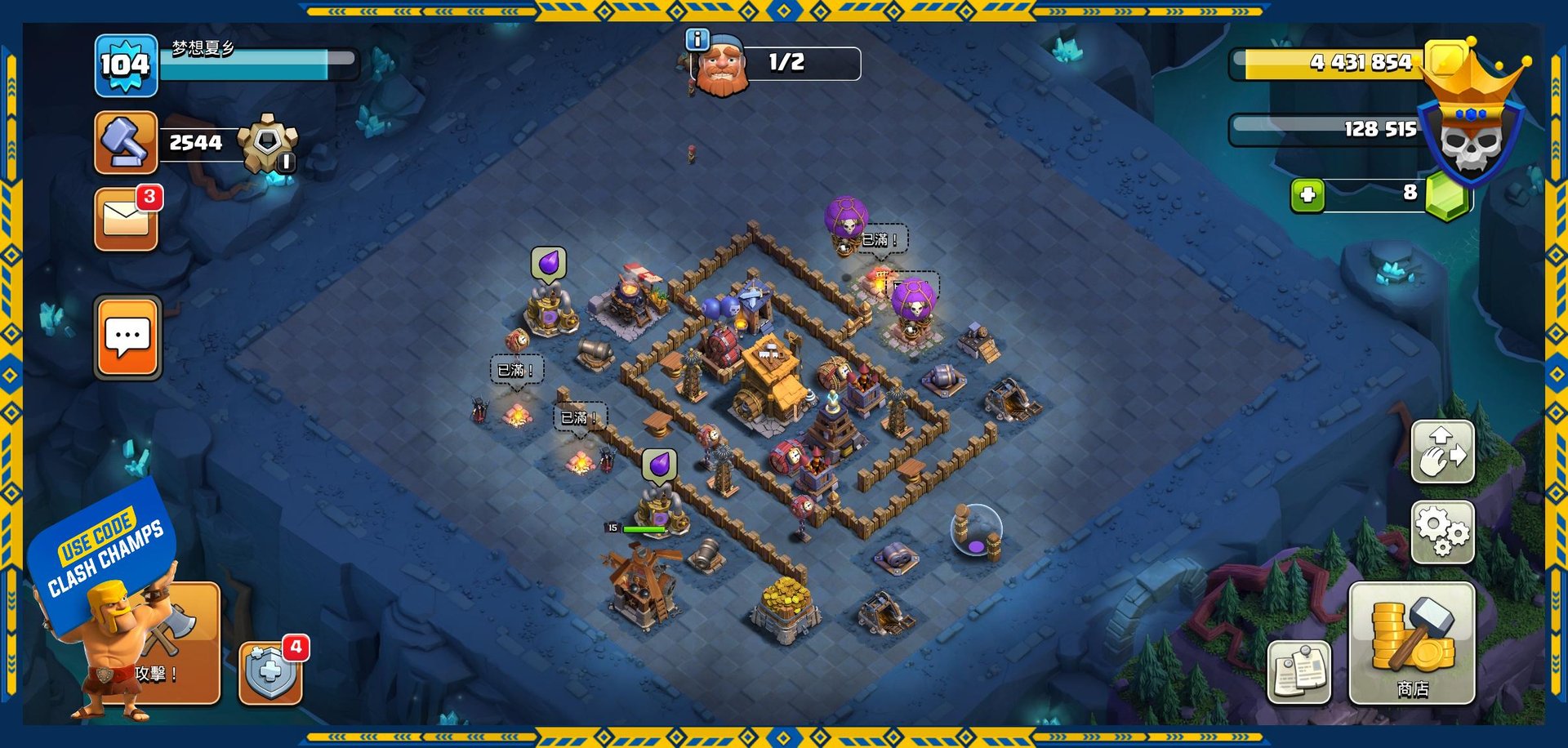
Task: Open the player profile level 104 badge
Action: 125,65
